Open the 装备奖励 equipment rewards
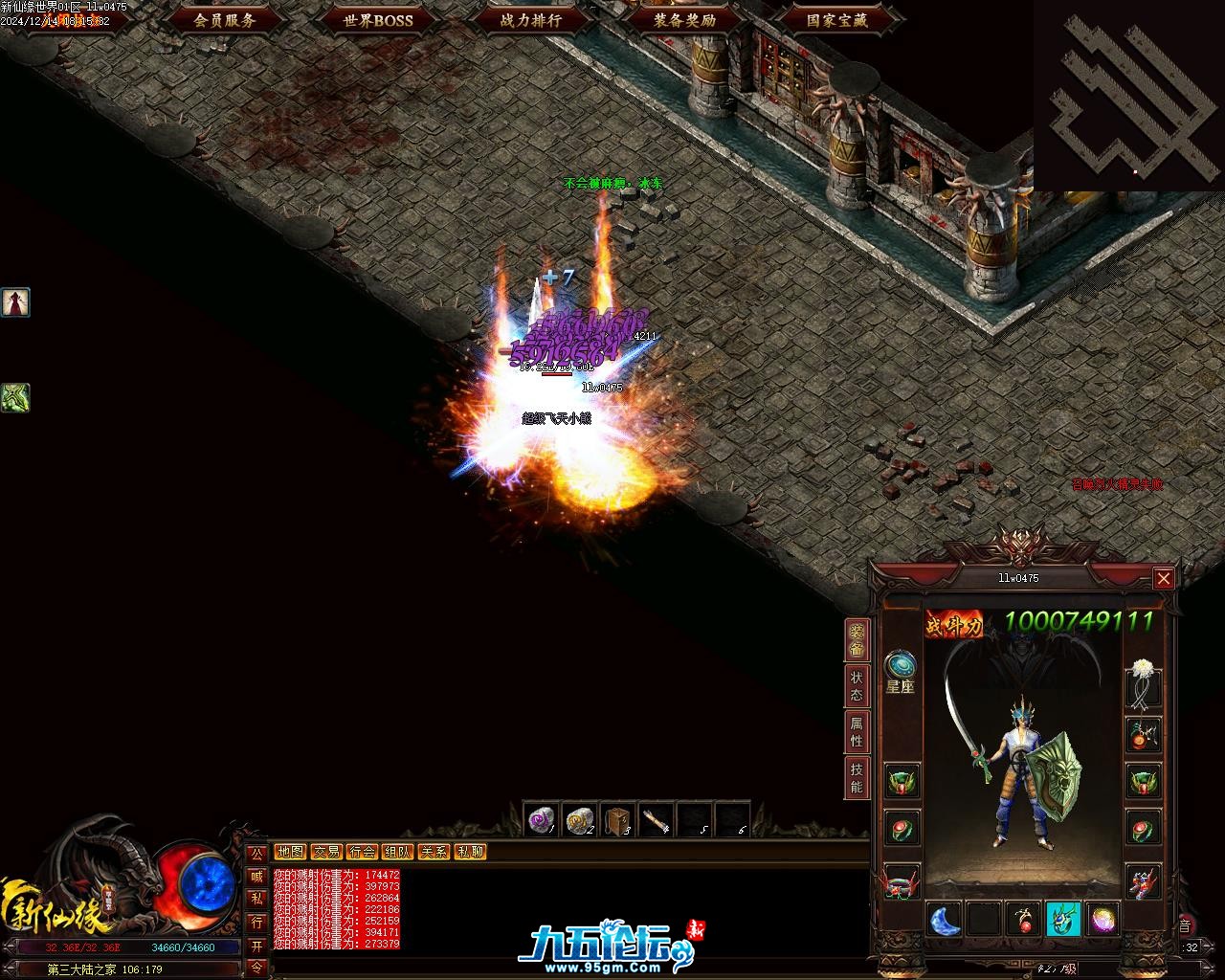The width and height of the screenshot is (1225, 980). 684,19
